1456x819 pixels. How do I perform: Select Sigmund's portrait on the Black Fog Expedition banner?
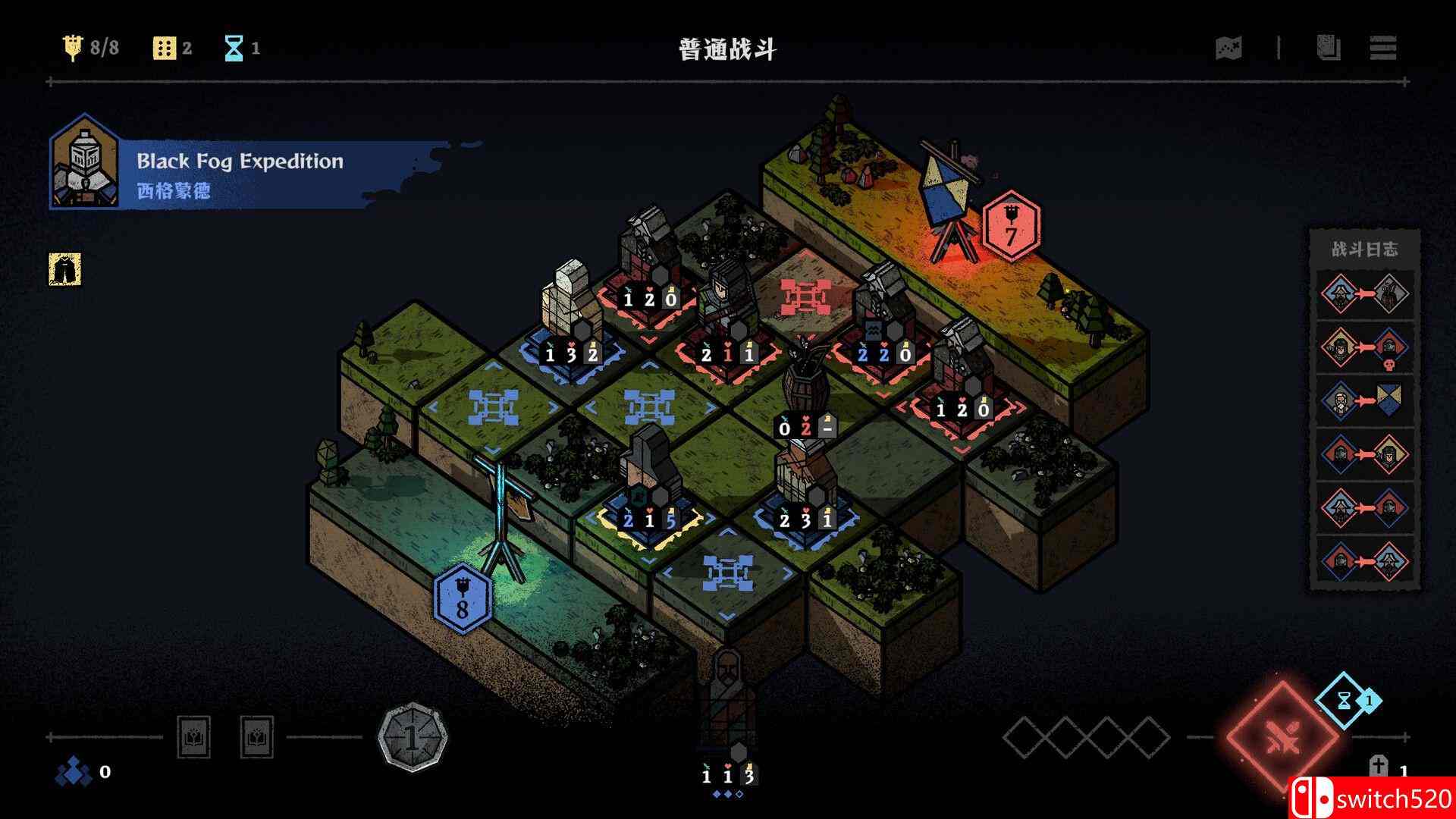click(85, 165)
